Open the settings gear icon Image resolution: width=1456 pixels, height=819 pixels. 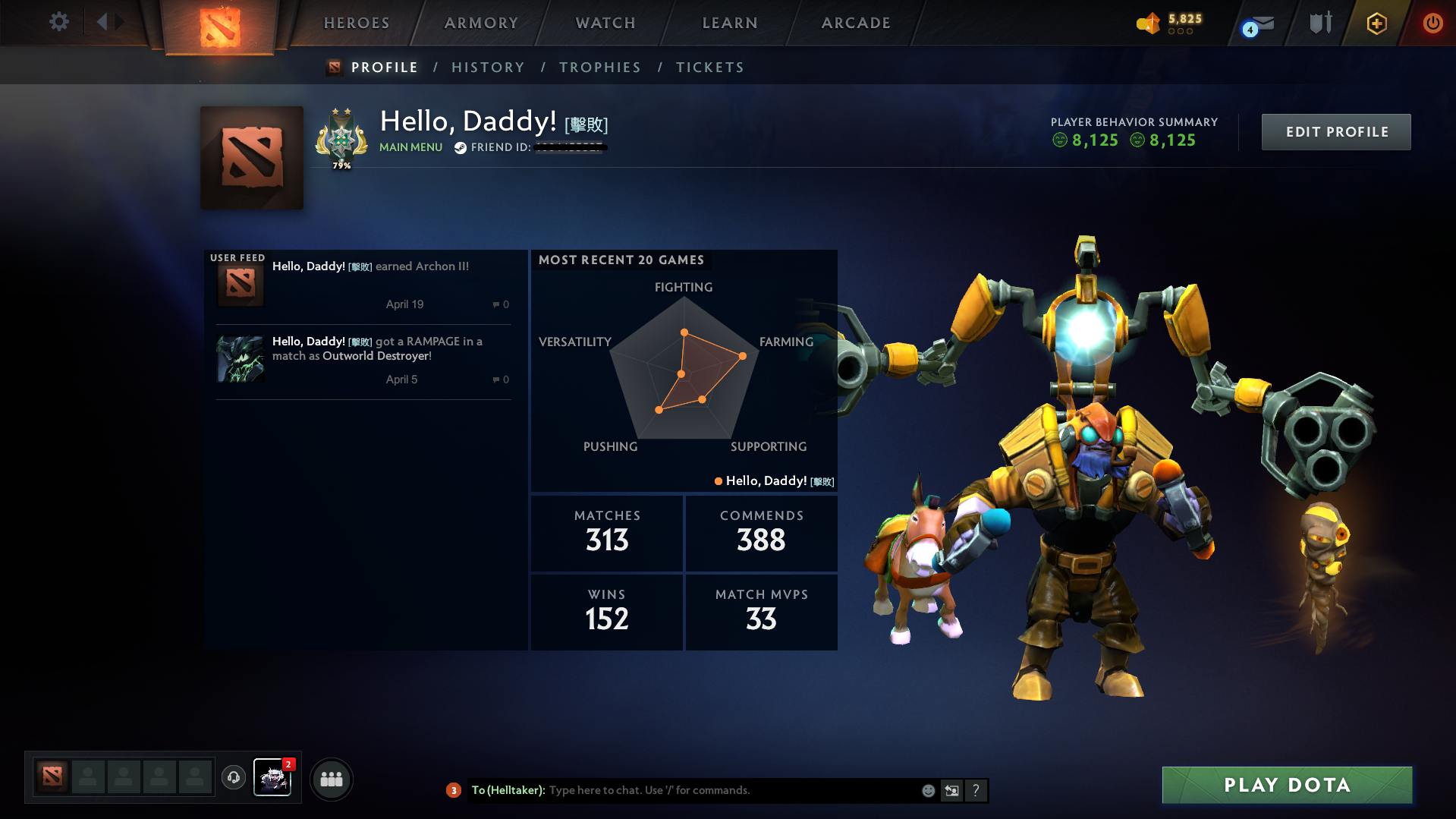pos(58,22)
